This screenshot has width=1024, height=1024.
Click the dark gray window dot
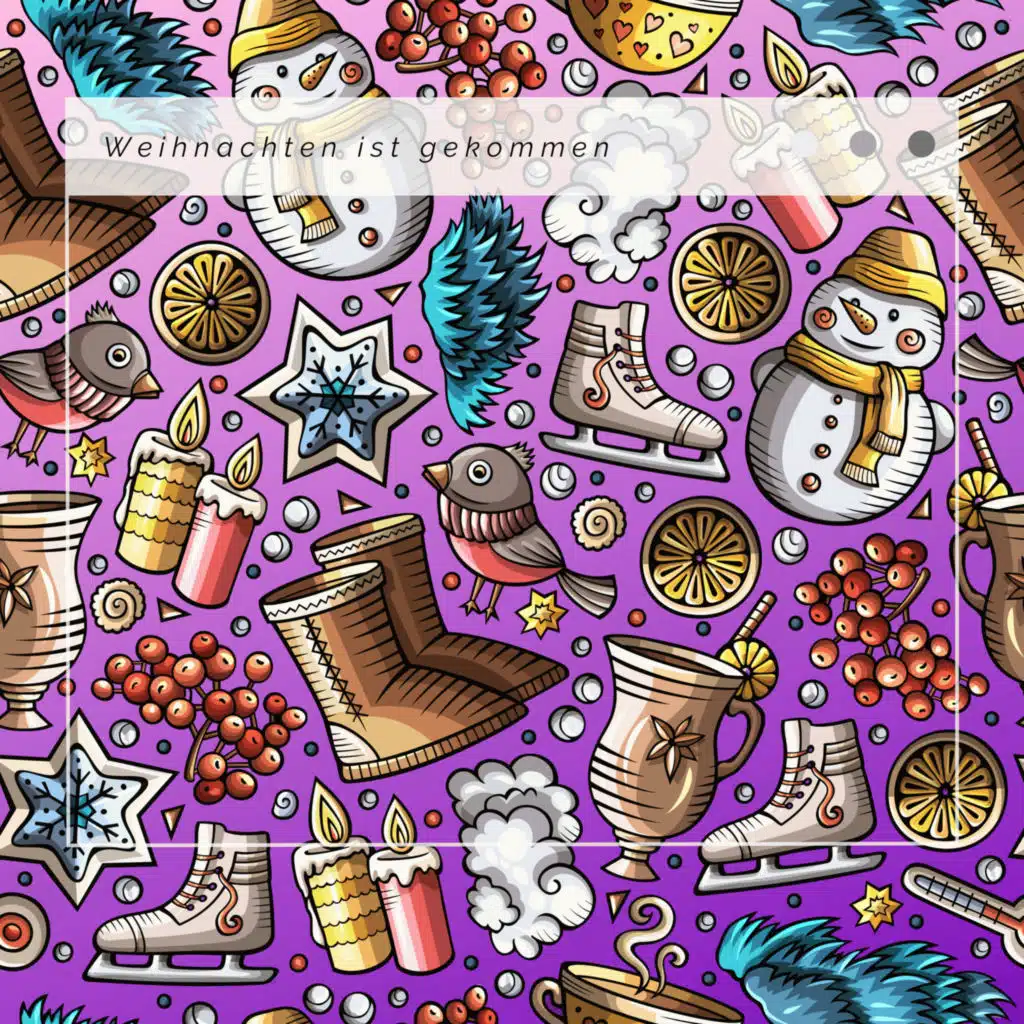click(921, 144)
